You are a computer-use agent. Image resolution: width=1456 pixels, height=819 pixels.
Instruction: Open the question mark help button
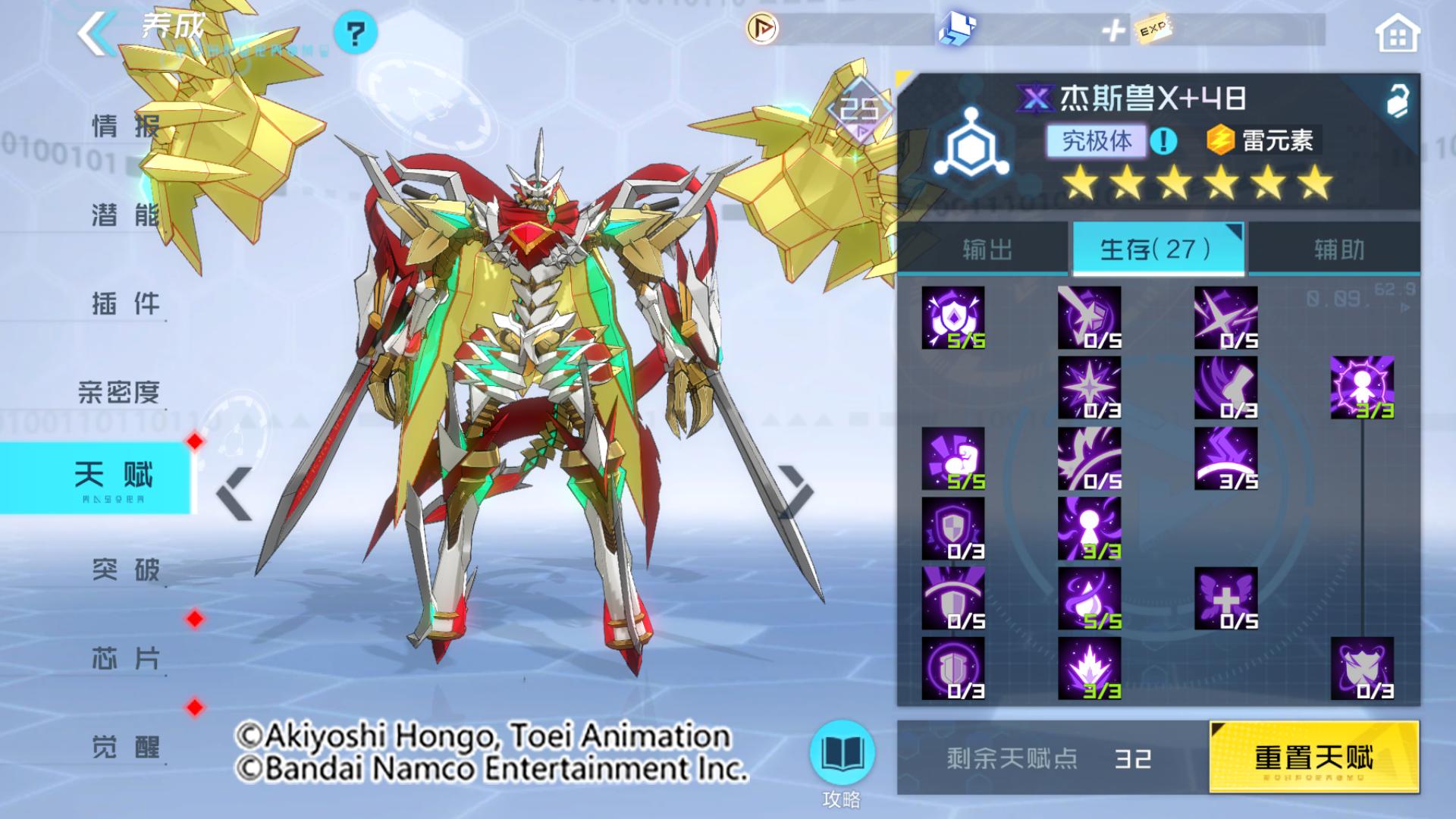point(355,33)
